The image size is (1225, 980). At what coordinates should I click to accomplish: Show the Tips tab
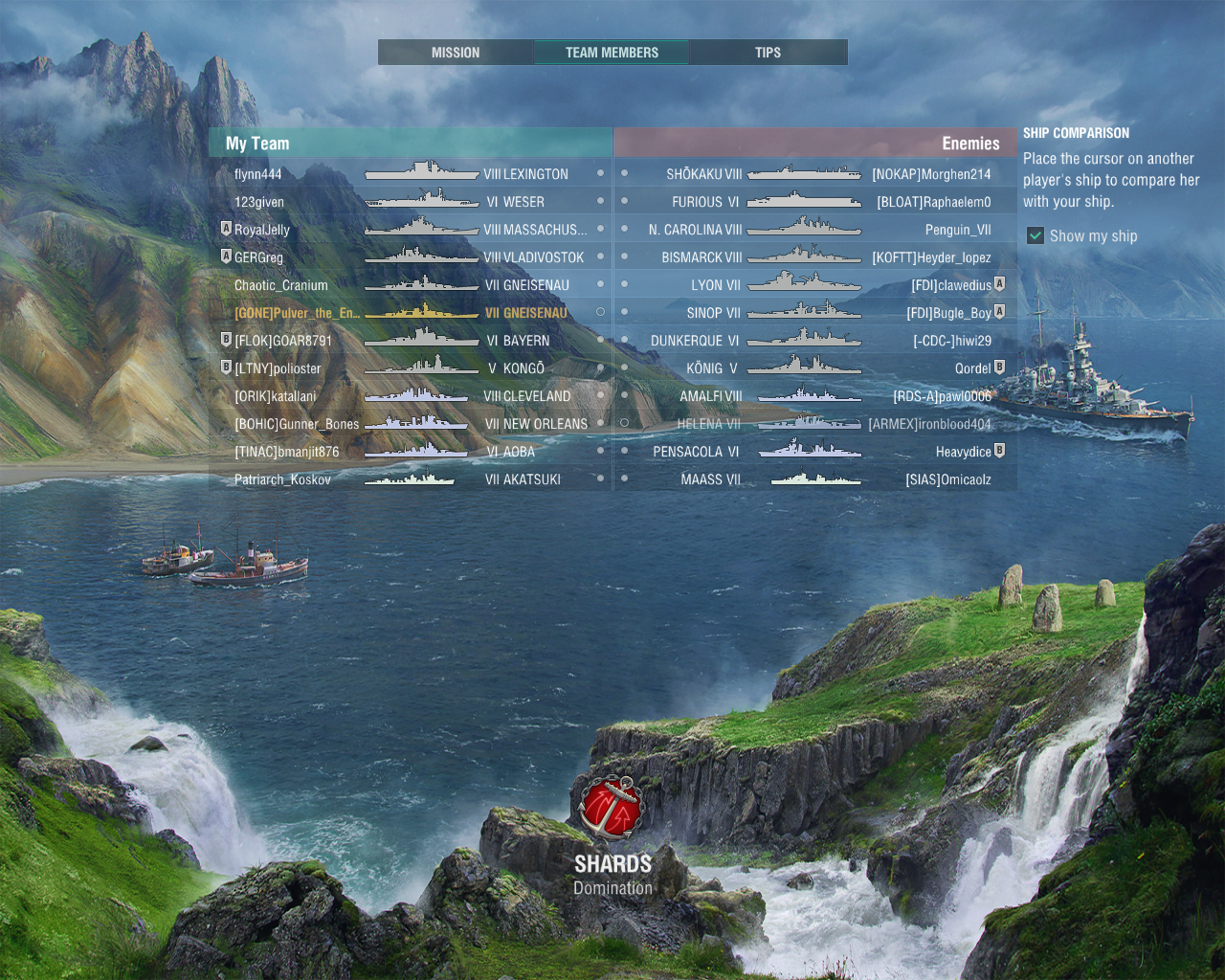(x=768, y=53)
